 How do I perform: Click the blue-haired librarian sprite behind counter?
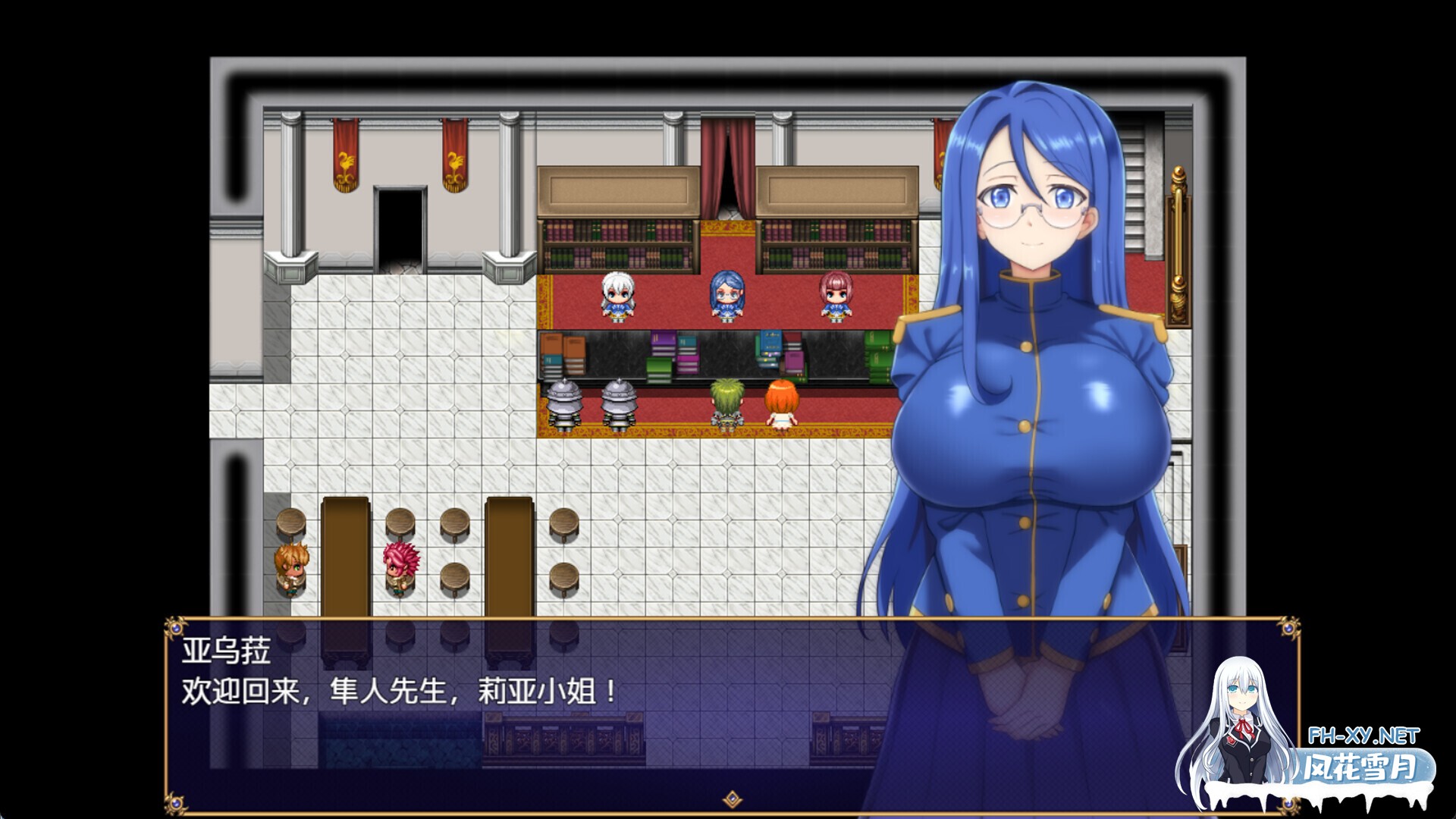[x=726, y=296]
